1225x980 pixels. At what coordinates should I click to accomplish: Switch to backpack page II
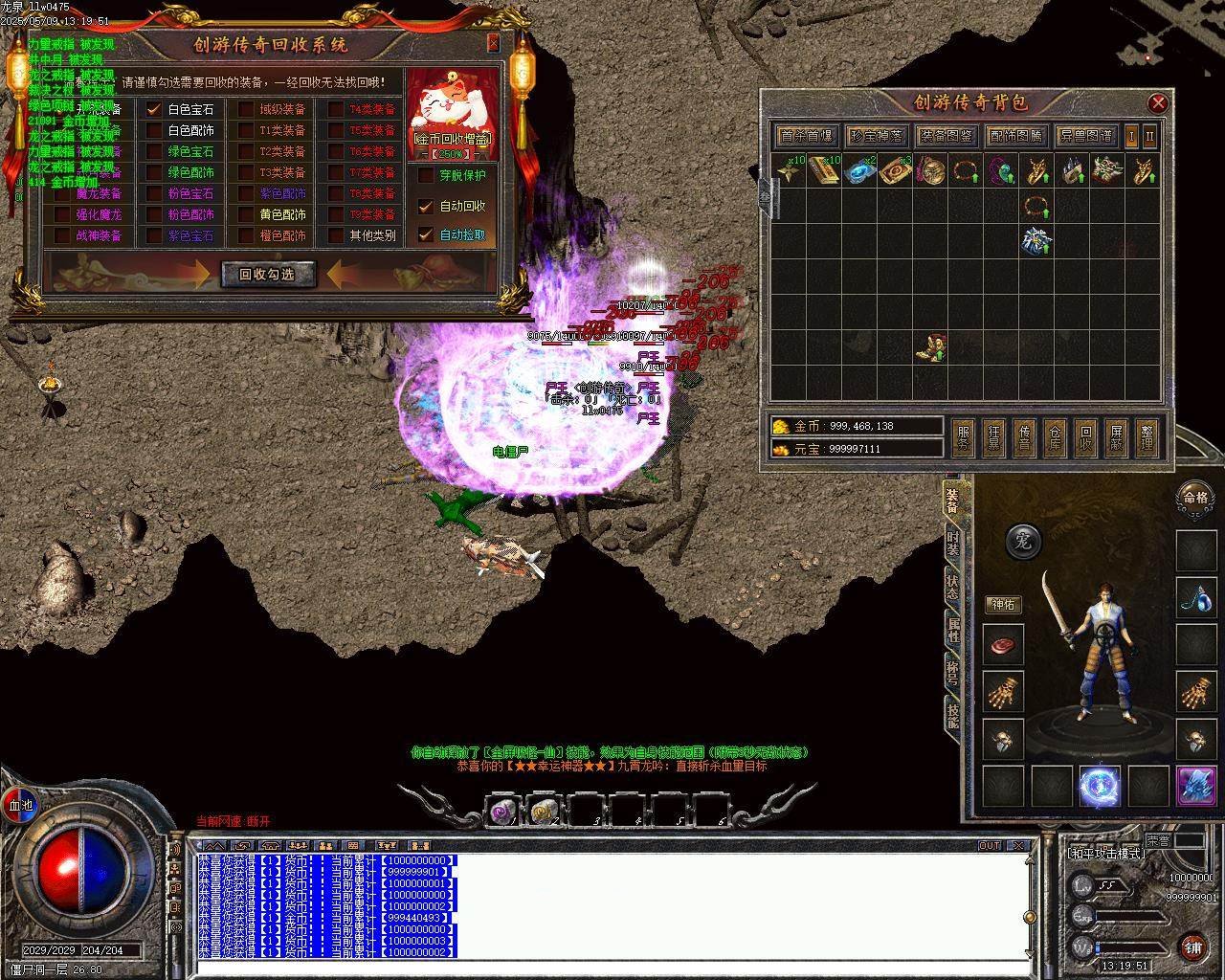click(x=1149, y=136)
